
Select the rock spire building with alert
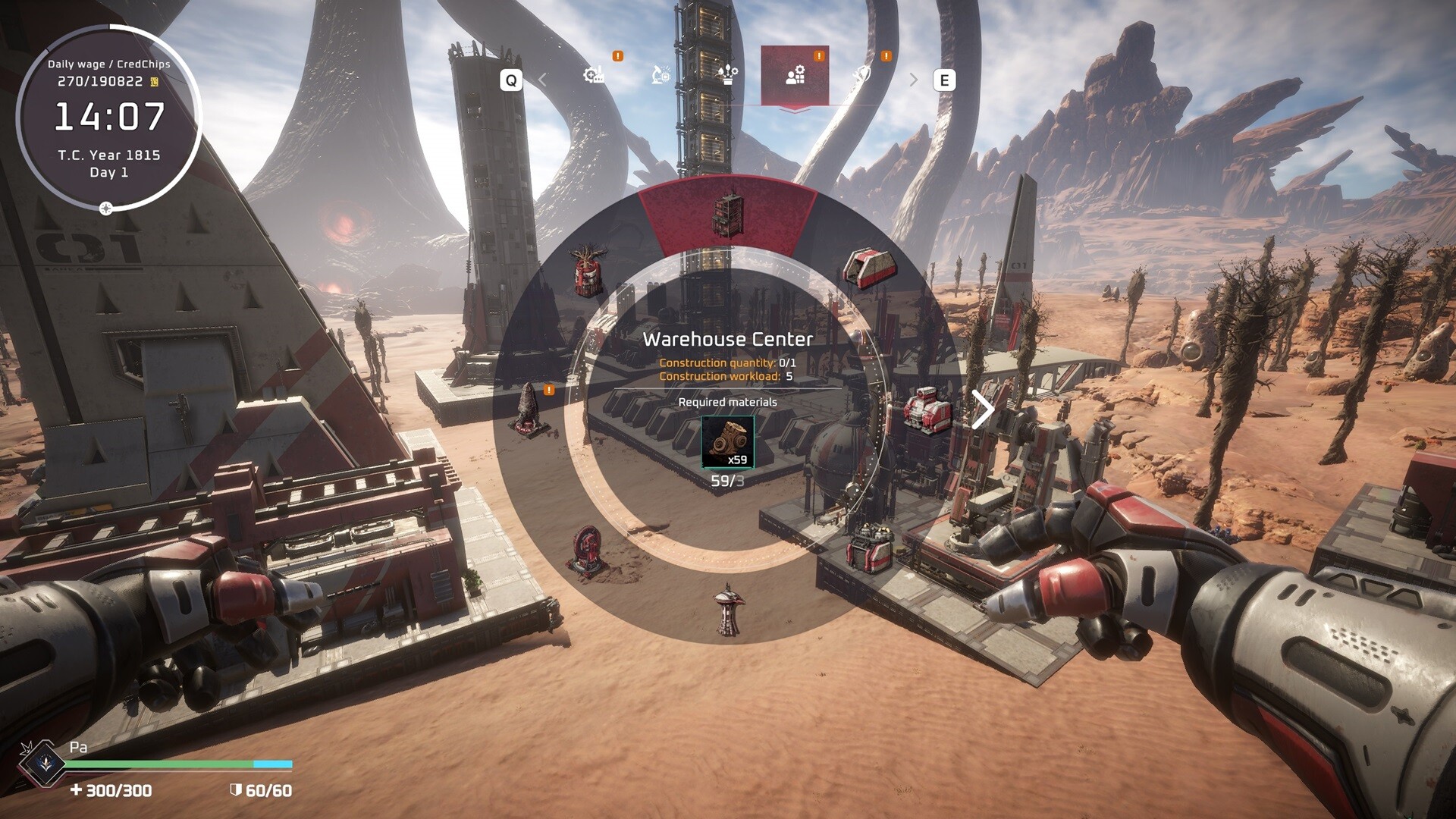[x=529, y=410]
